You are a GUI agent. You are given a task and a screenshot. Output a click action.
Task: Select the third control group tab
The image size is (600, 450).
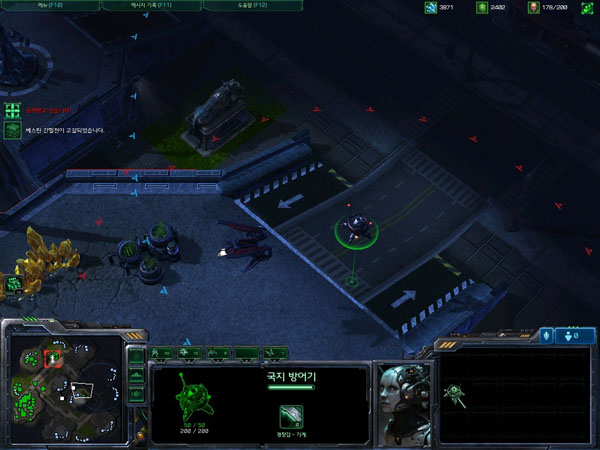pos(215,352)
